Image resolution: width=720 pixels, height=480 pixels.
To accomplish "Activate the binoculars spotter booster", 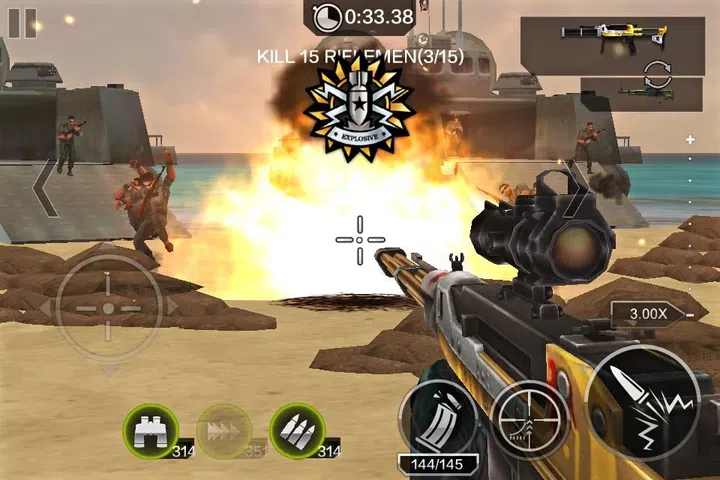I will 149,430.
